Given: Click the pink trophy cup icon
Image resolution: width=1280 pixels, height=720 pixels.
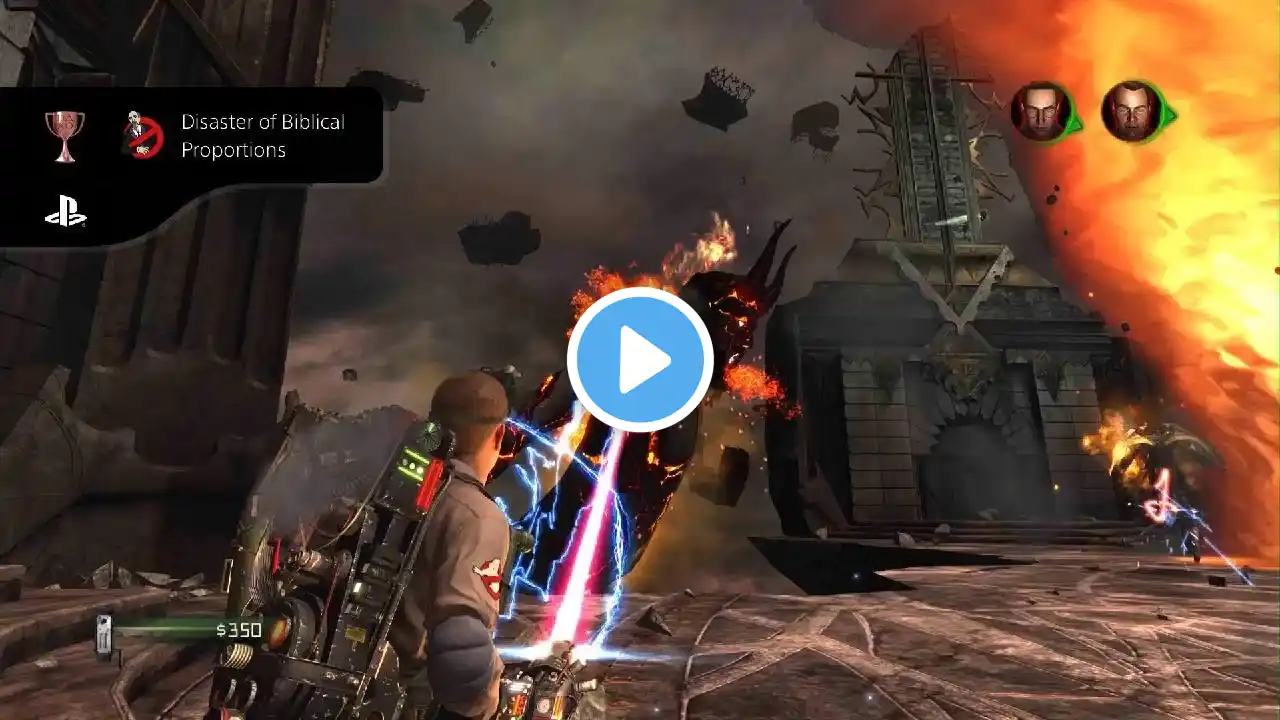Looking at the screenshot, I should pos(65,134).
